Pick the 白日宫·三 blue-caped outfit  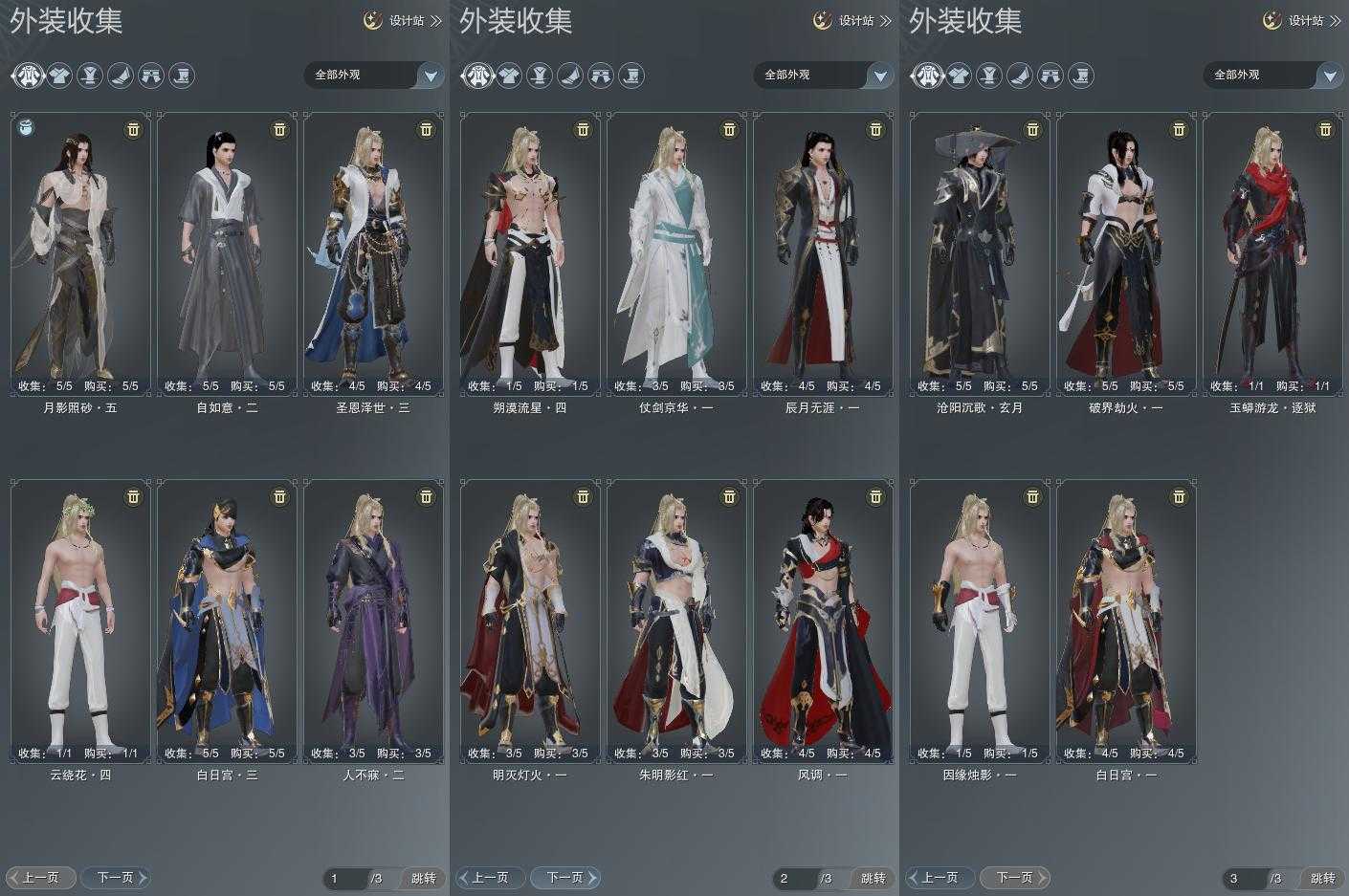227,622
